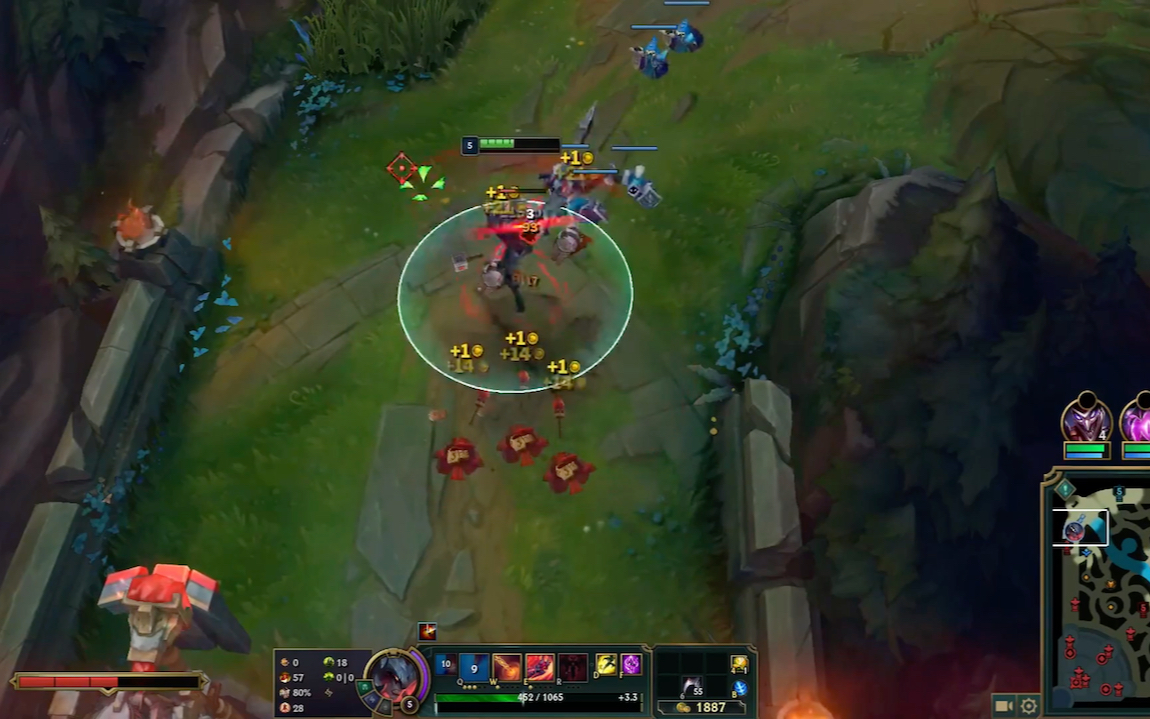Image resolution: width=1150 pixels, height=719 pixels.
Task: Cast the W chain ability
Action: pyautogui.click(x=507, y=667)
